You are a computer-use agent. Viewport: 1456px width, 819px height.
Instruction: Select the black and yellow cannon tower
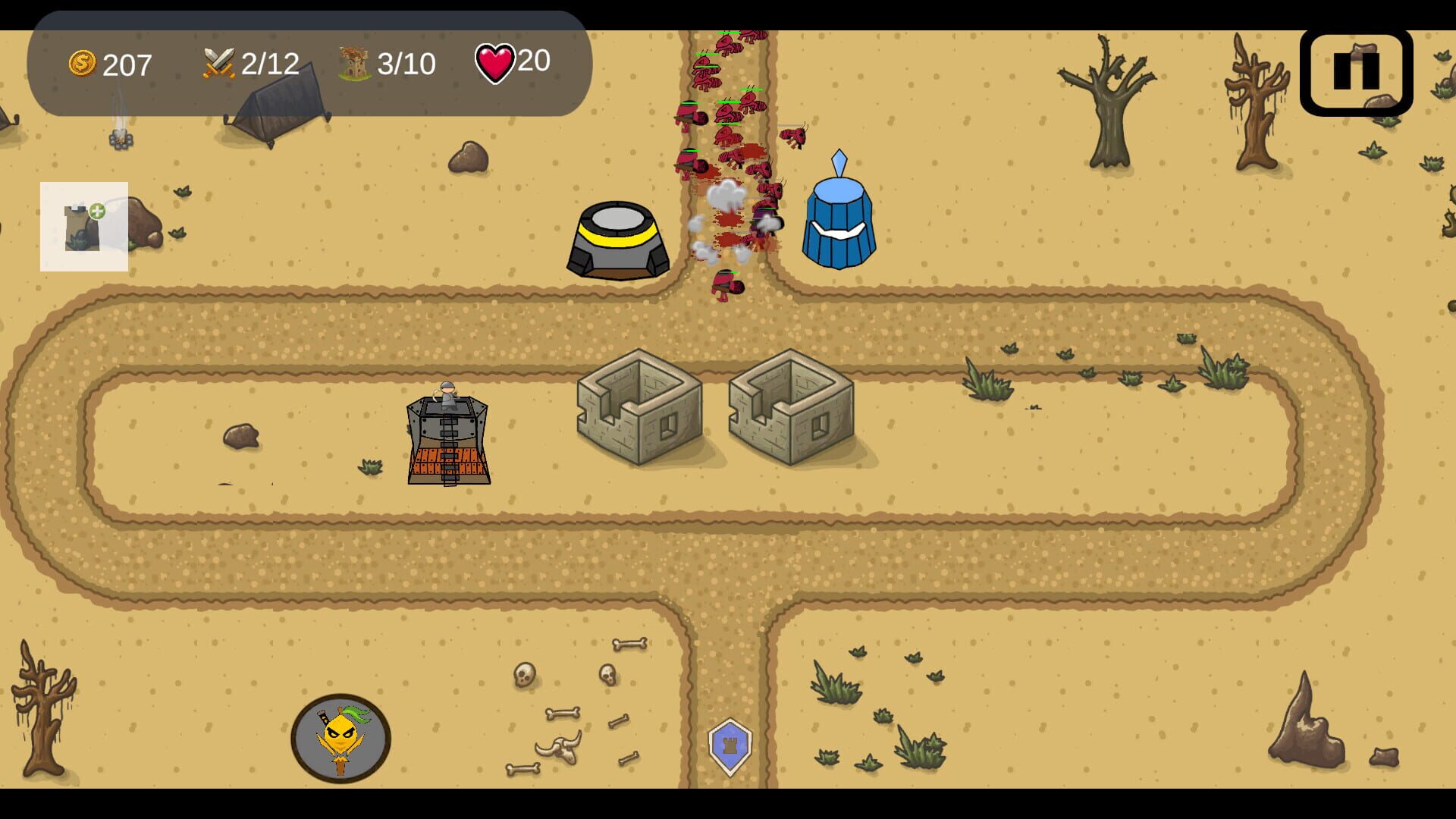click(x=618, y=239)
